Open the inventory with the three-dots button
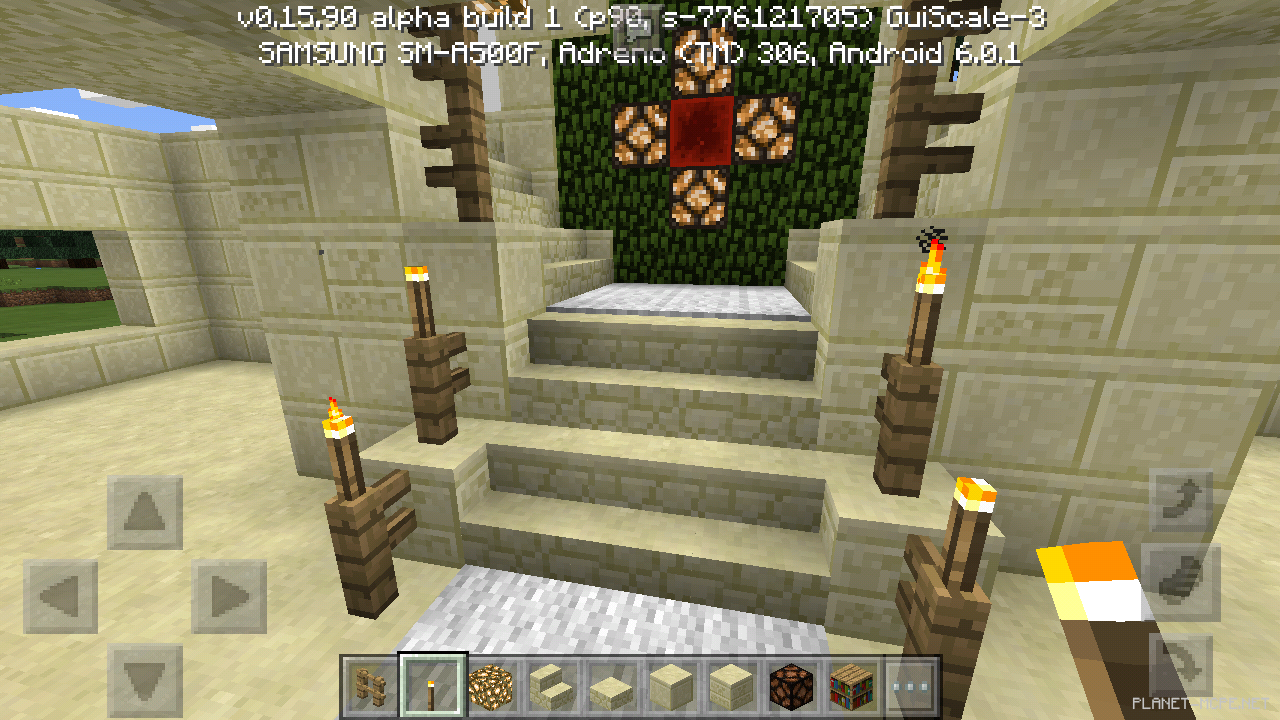 912,687
